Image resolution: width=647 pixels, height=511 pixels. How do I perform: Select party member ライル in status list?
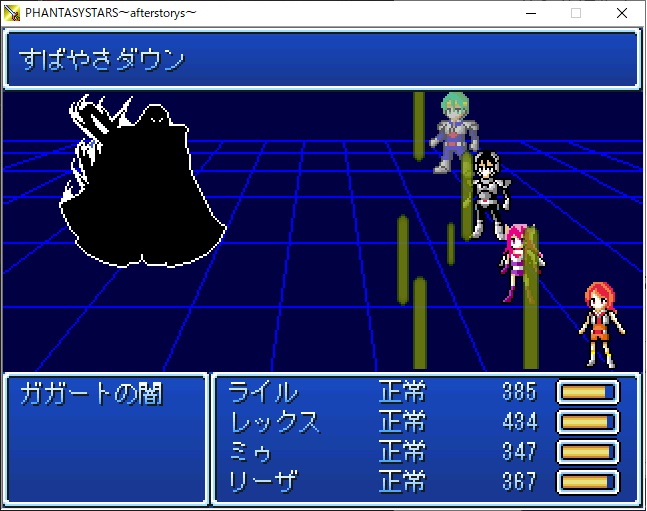pos(263,392)
